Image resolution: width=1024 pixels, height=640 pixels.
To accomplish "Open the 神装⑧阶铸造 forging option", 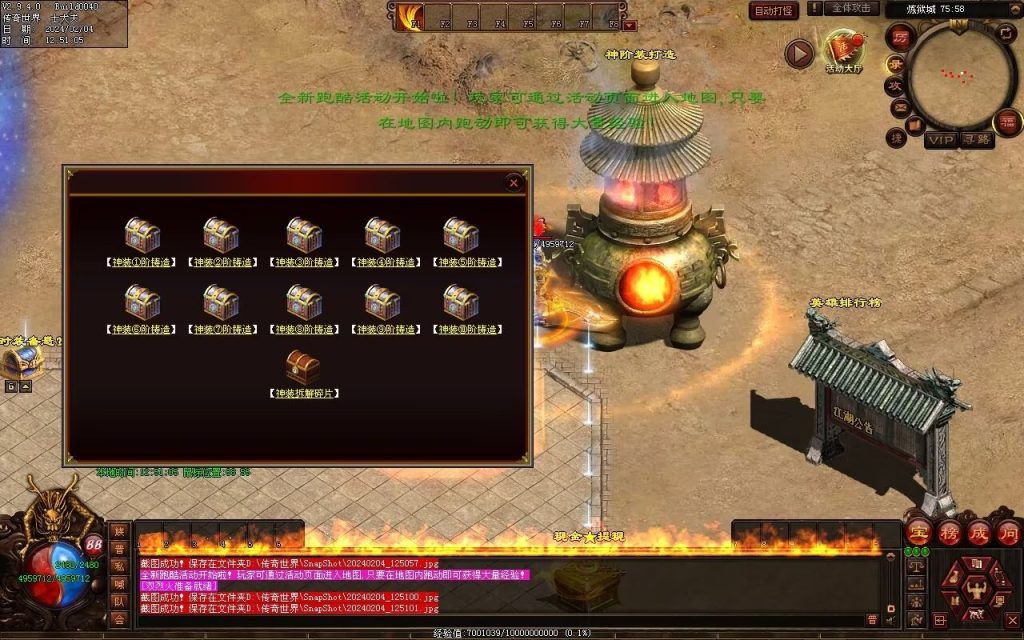I will pos(303,303).
